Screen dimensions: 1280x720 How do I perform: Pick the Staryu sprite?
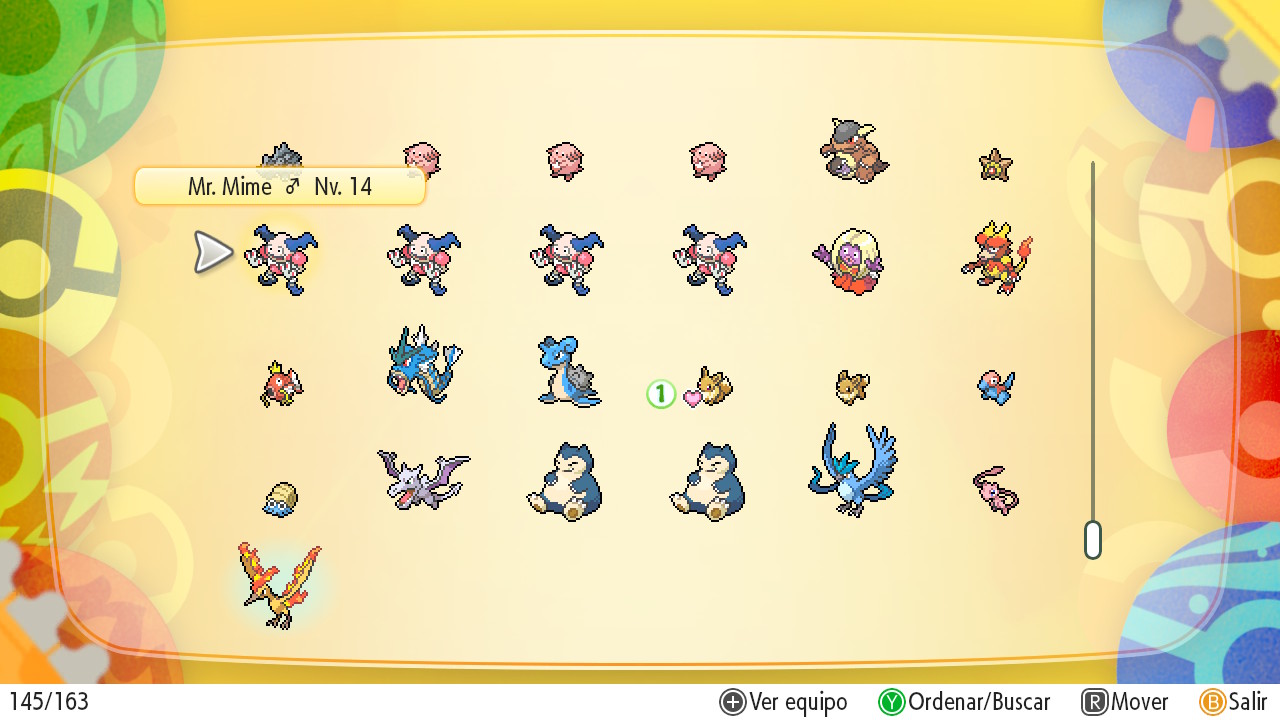pos(995,164)
